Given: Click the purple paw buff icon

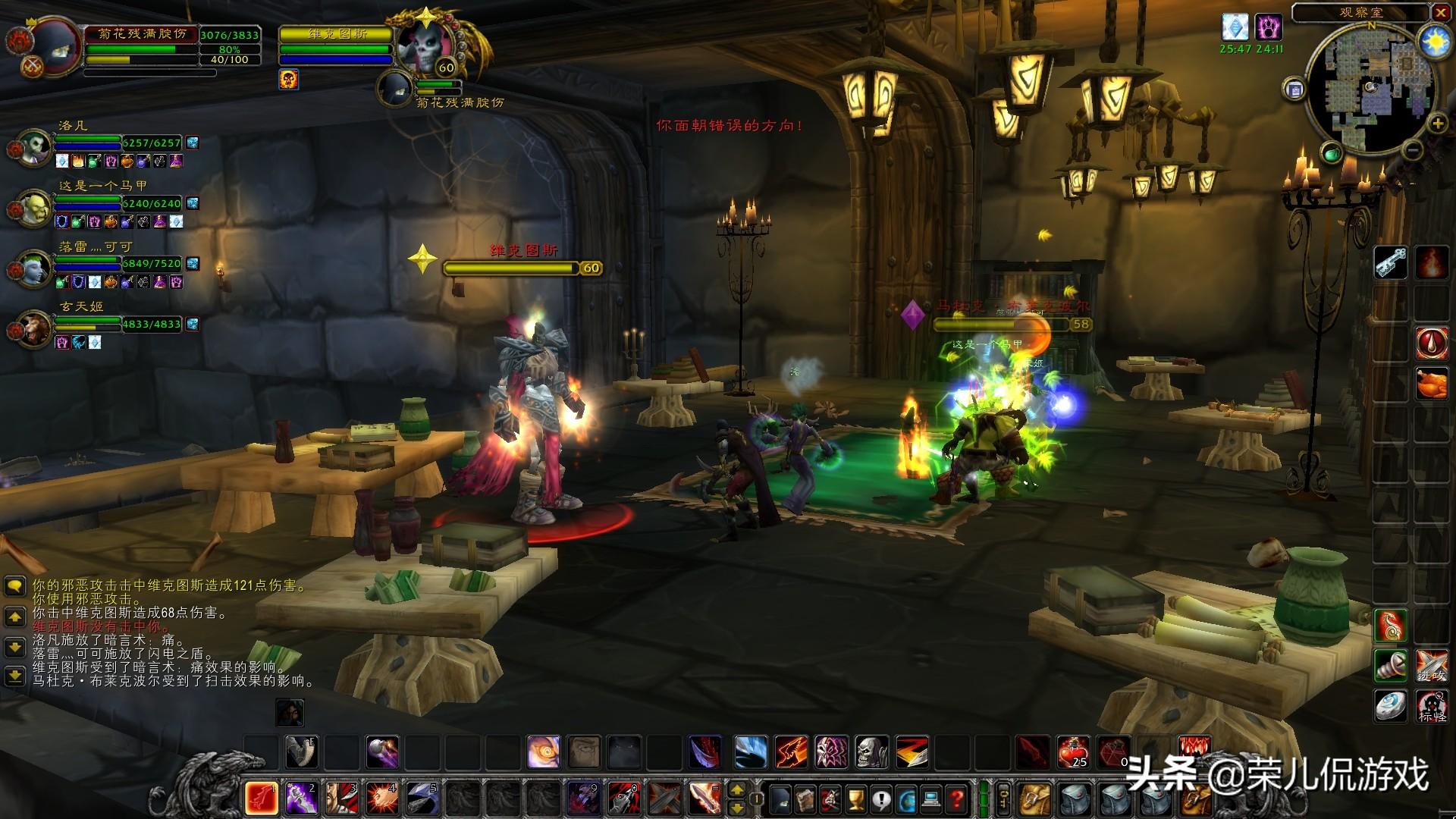Looking at the screenshot, I should (x=1268, y=28).
